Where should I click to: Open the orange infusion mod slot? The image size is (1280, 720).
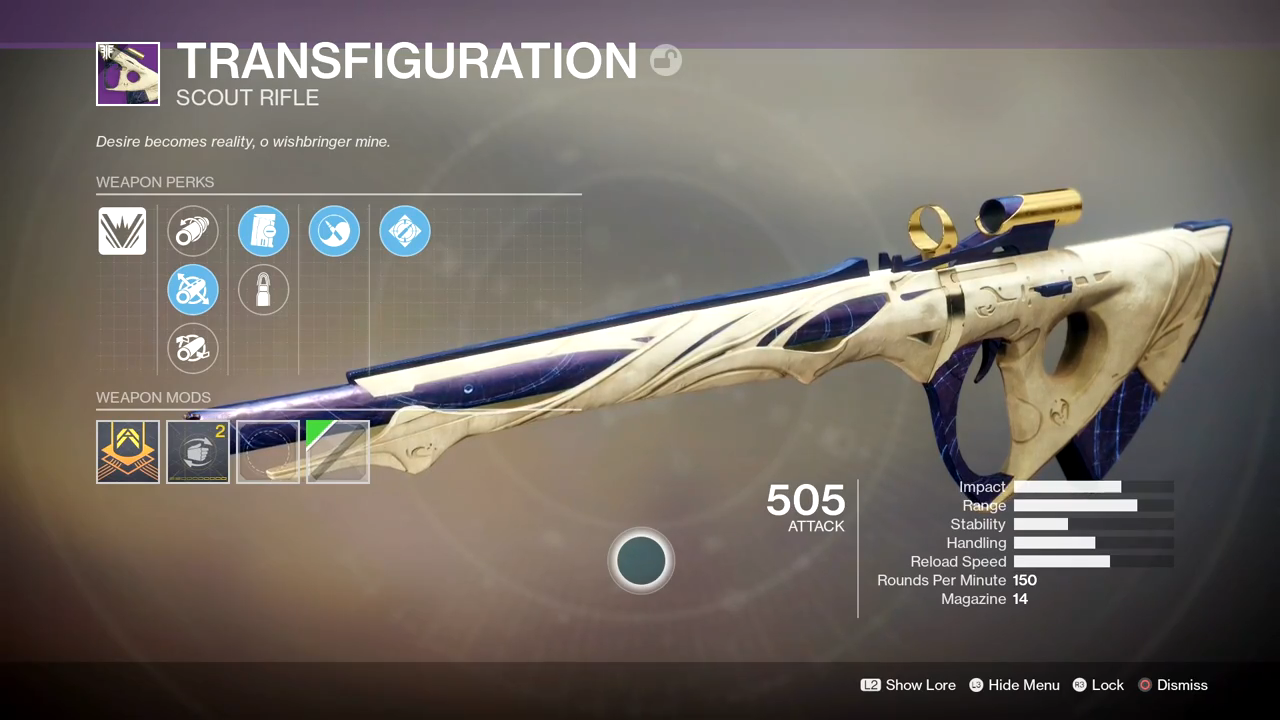point(128,452)
